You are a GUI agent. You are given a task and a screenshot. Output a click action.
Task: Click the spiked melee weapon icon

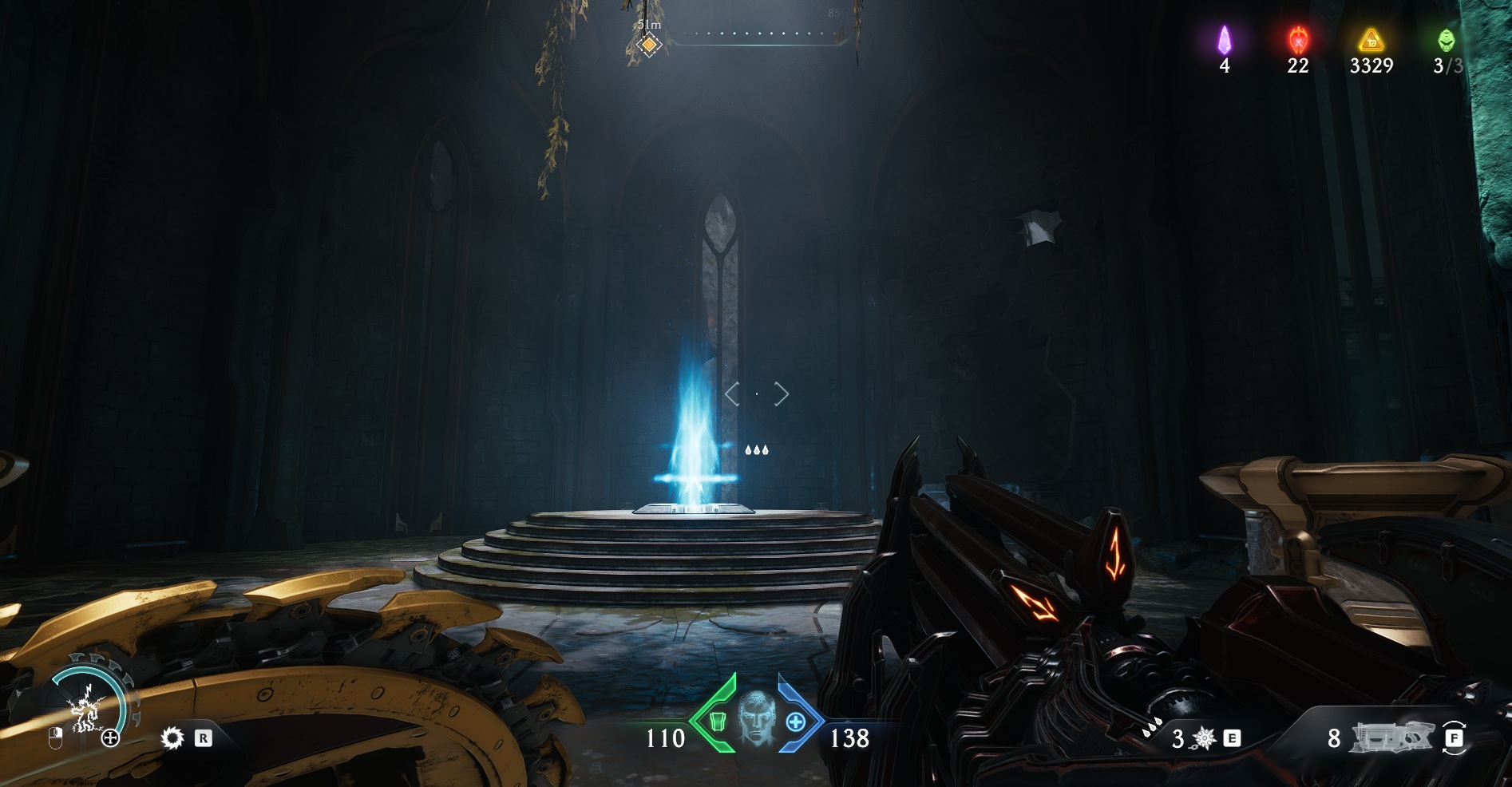click(x=1204, y=739)
